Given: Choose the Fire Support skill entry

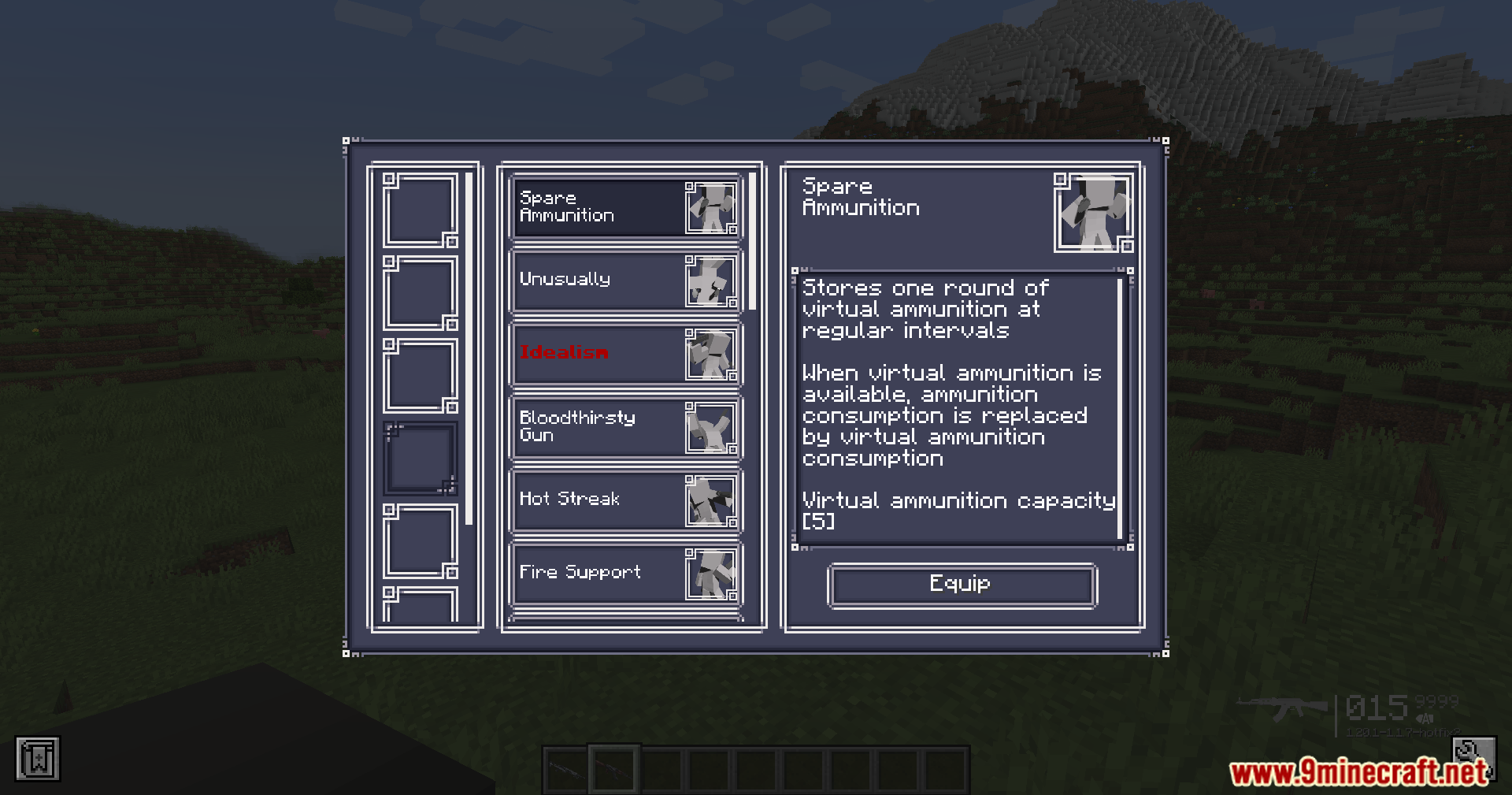Looking at the screenshot, I should click(625, 574).
